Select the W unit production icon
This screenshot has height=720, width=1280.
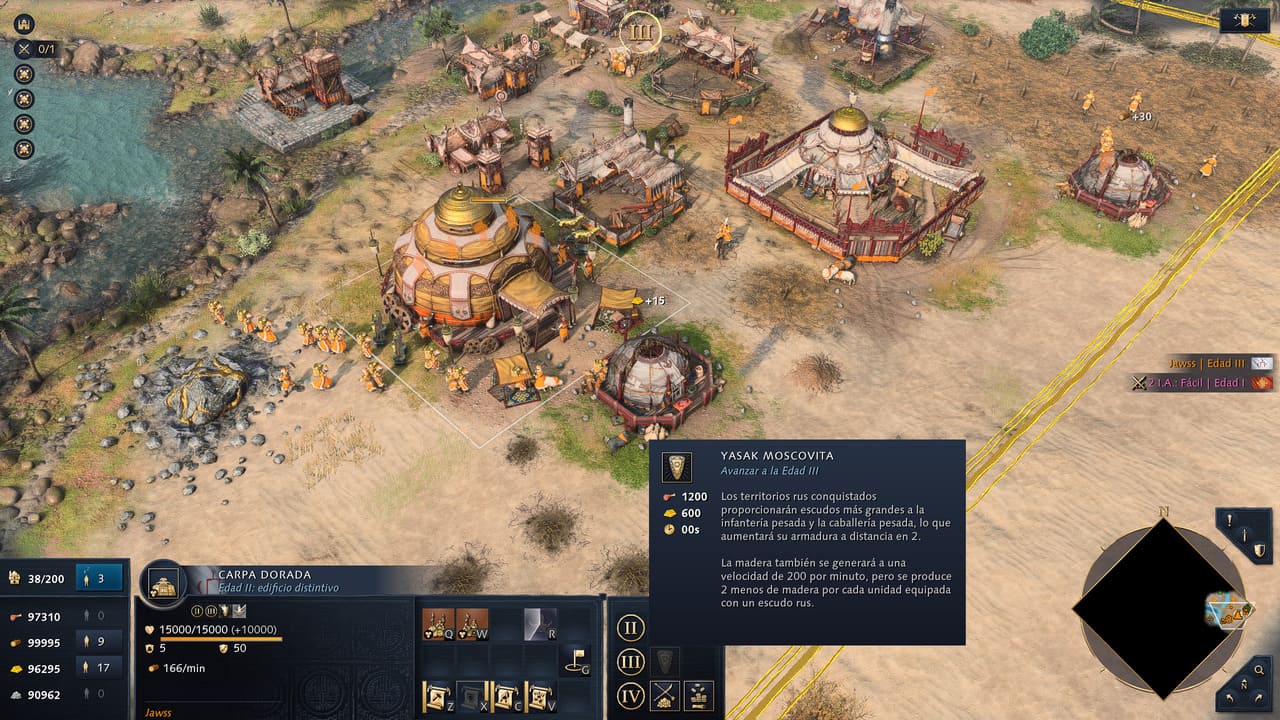tap(472, 625)
